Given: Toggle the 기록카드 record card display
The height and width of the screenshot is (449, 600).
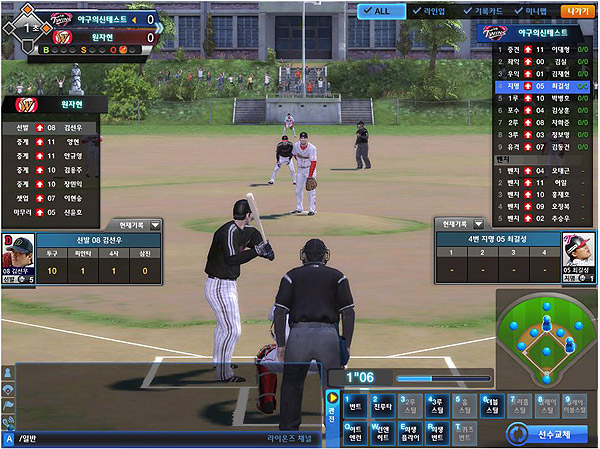Looking at the screenshot, I should (480, 11).
